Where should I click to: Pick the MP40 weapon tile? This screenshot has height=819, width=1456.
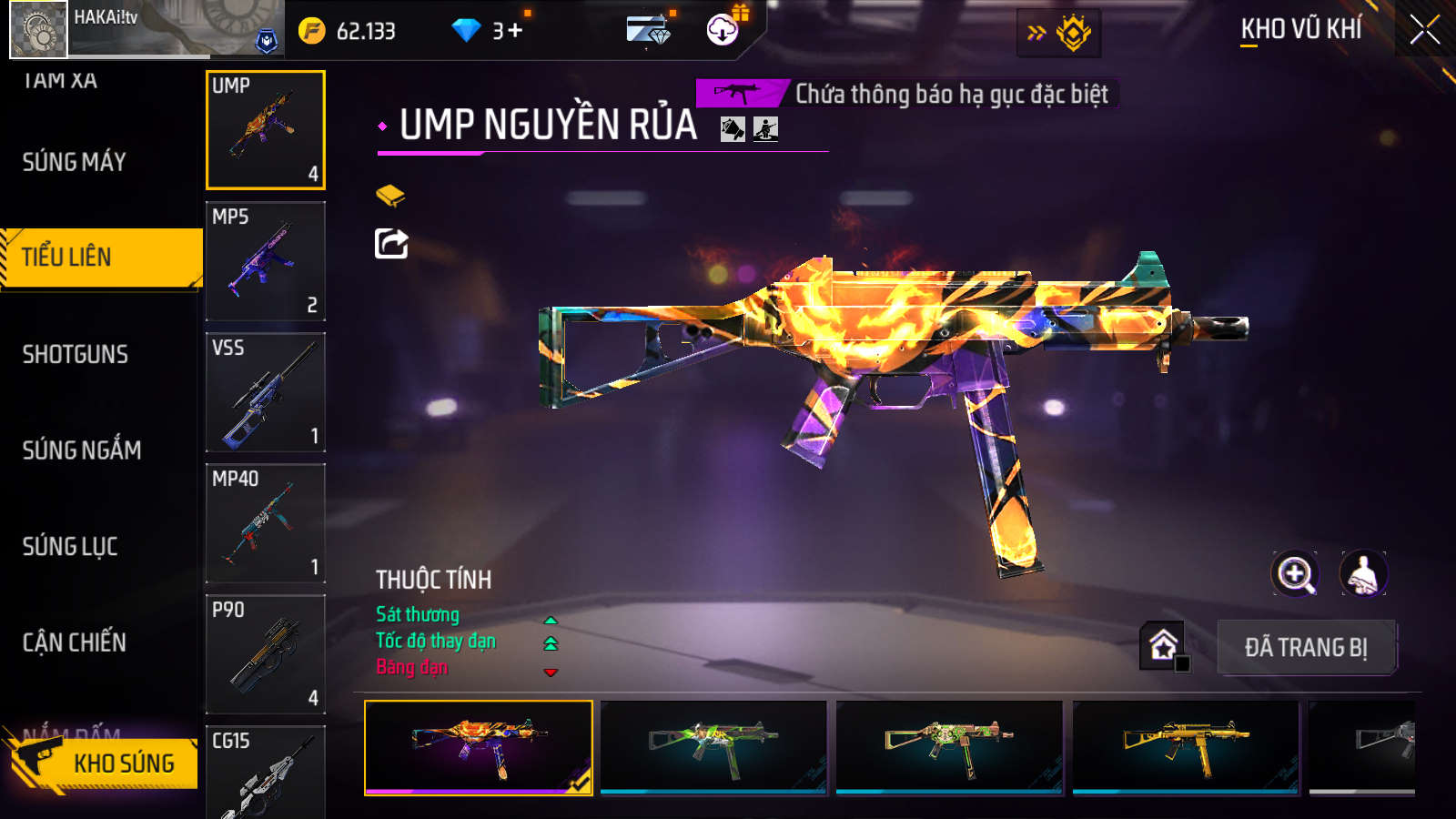point(266,523)
